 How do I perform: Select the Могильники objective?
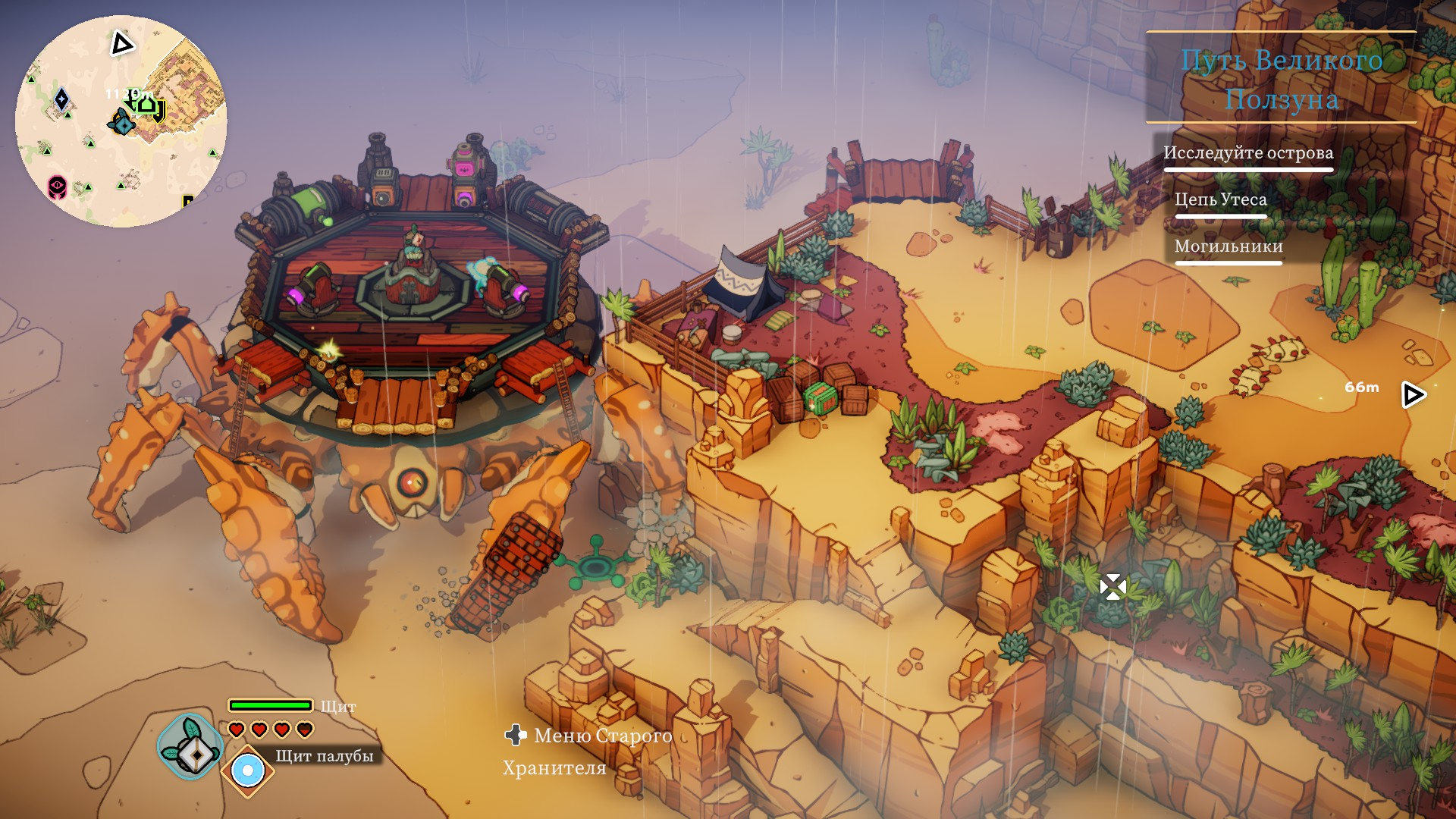click(1228, 246)
